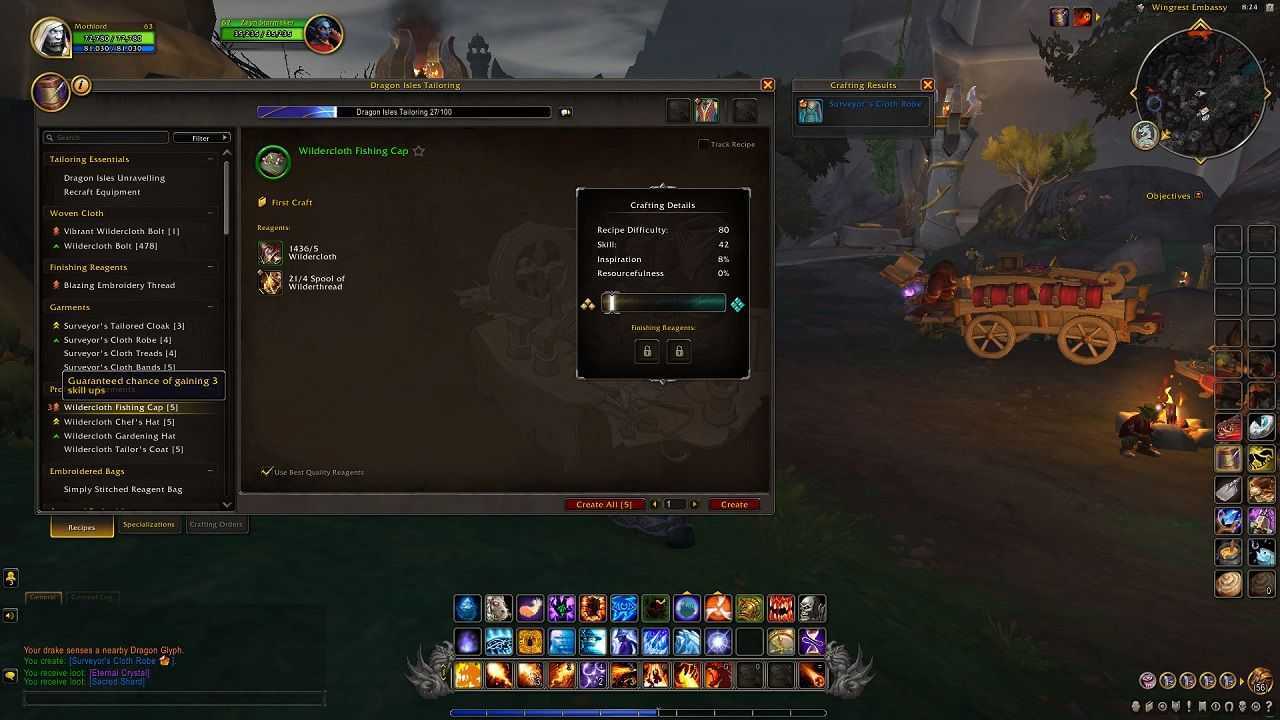Click the recipe search box
1280x720 pixels.
(110, 138)
